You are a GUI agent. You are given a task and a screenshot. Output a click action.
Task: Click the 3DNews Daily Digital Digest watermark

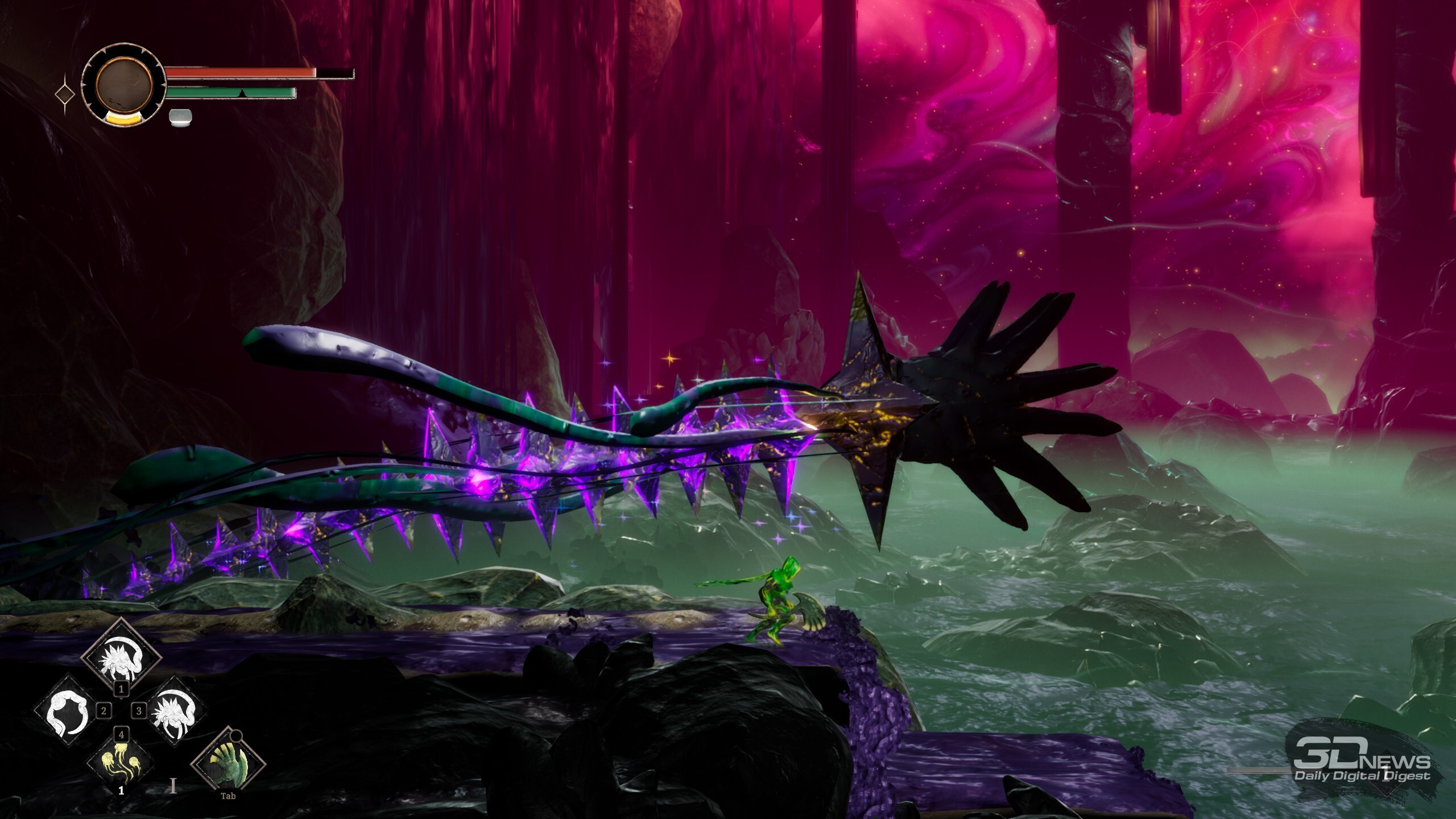1361,767
